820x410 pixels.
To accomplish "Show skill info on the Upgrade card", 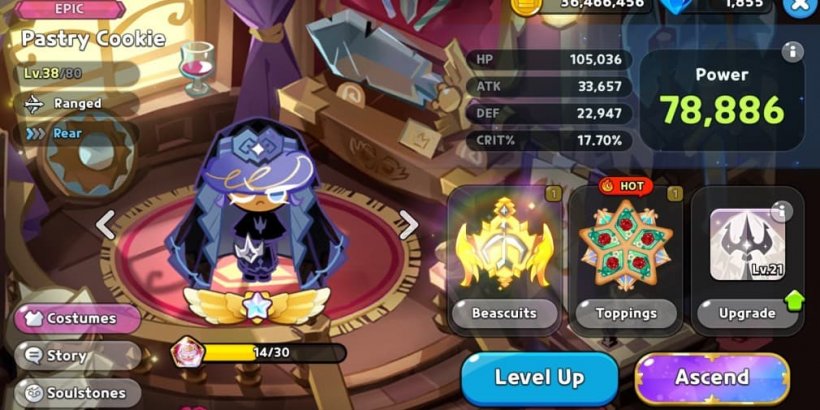I will coord(782,210).
